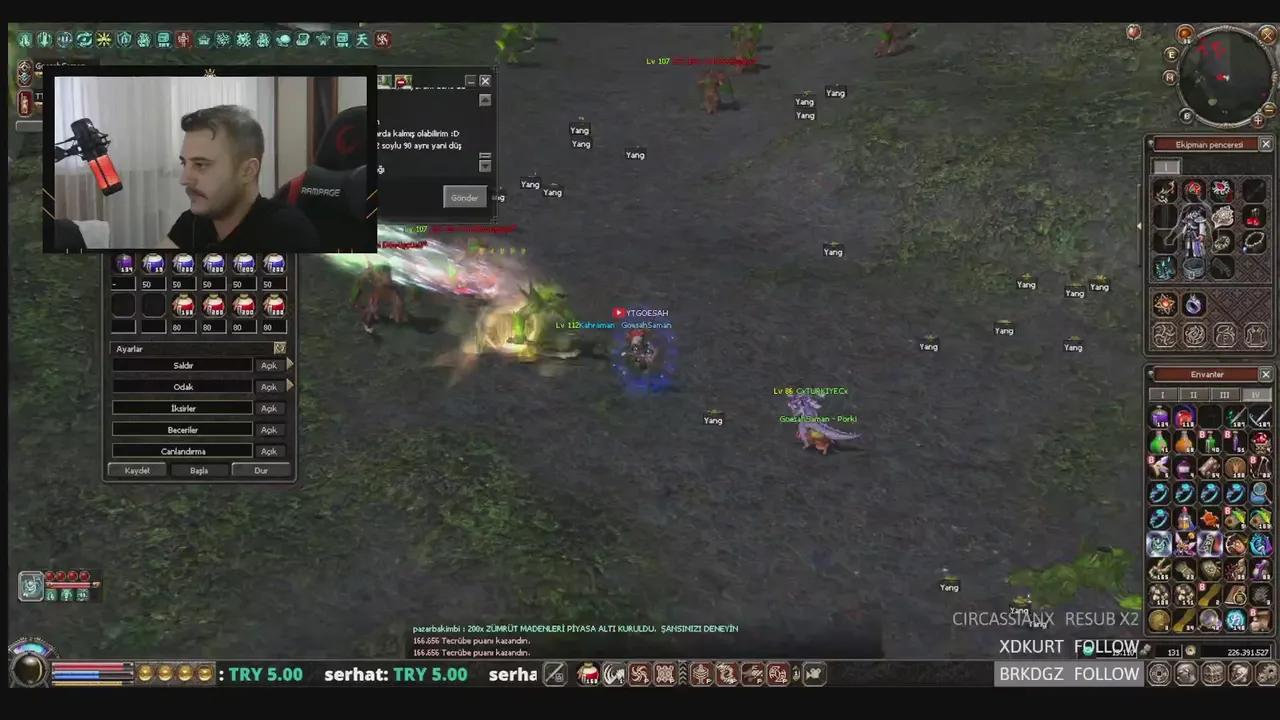Click the shield buff icon in the top toolbar
Screen dimensions: 1280x720
(x=121, y=39)
